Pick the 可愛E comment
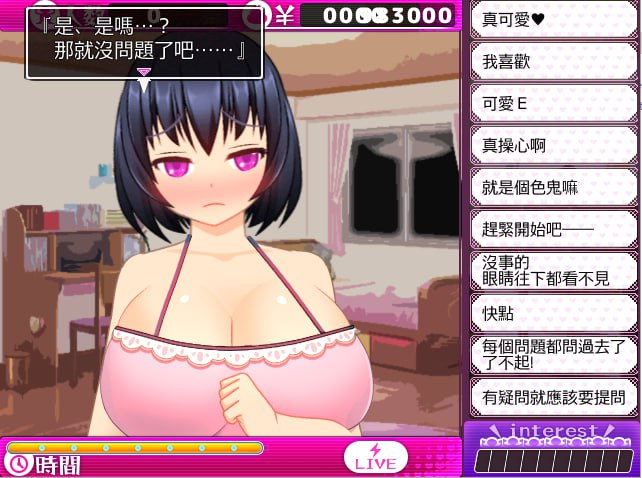The height and width of the screenshot is (478, 642). (553, 103)
